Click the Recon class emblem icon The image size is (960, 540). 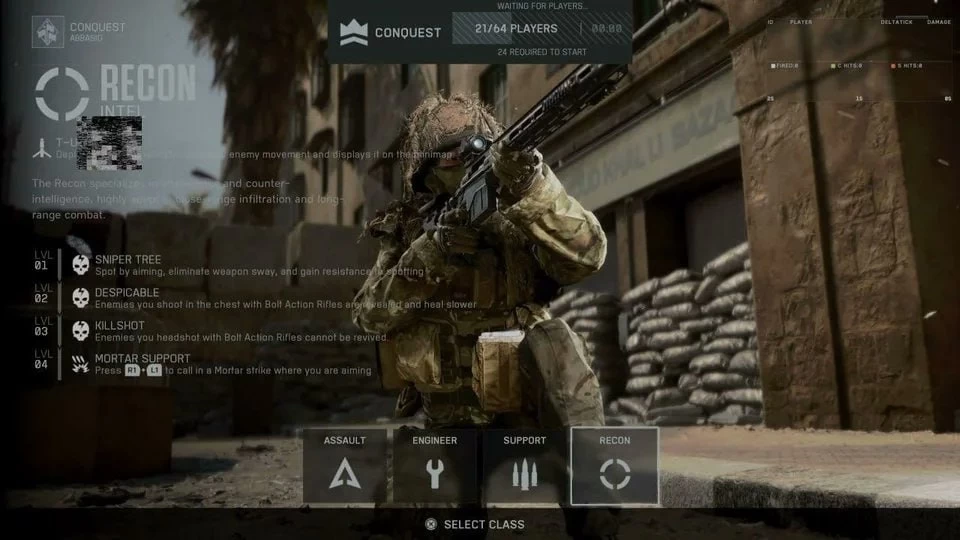click(x=61, y=94)
